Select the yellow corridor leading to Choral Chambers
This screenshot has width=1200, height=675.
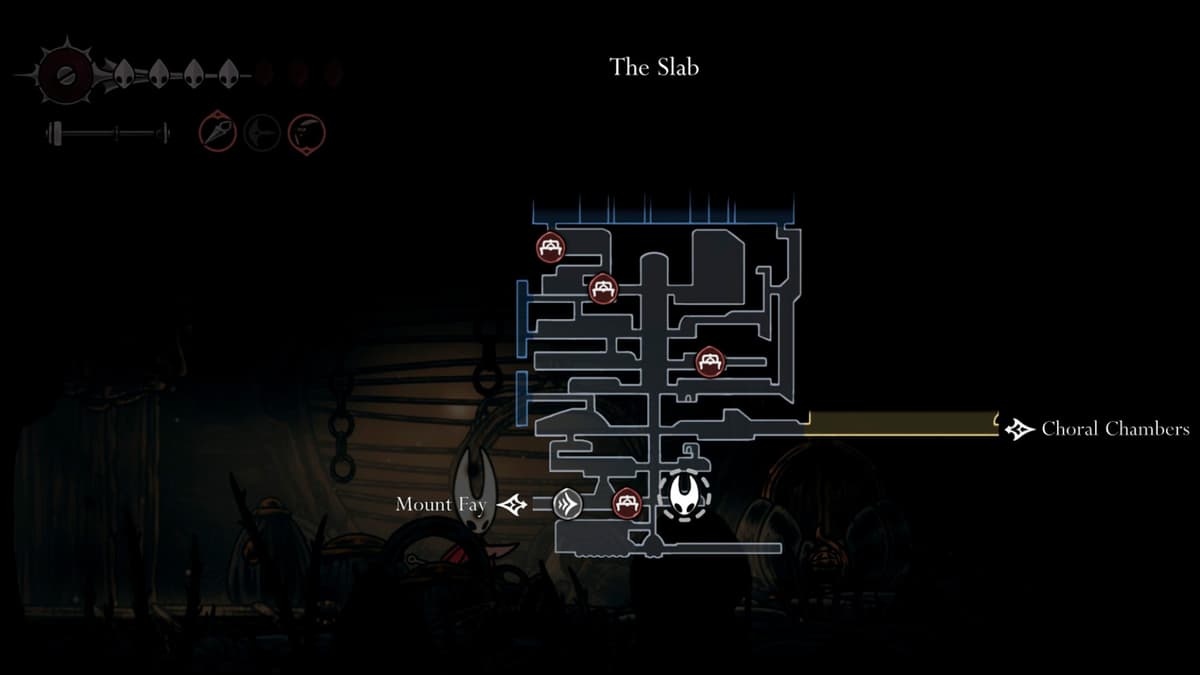[x=900, y=424]
